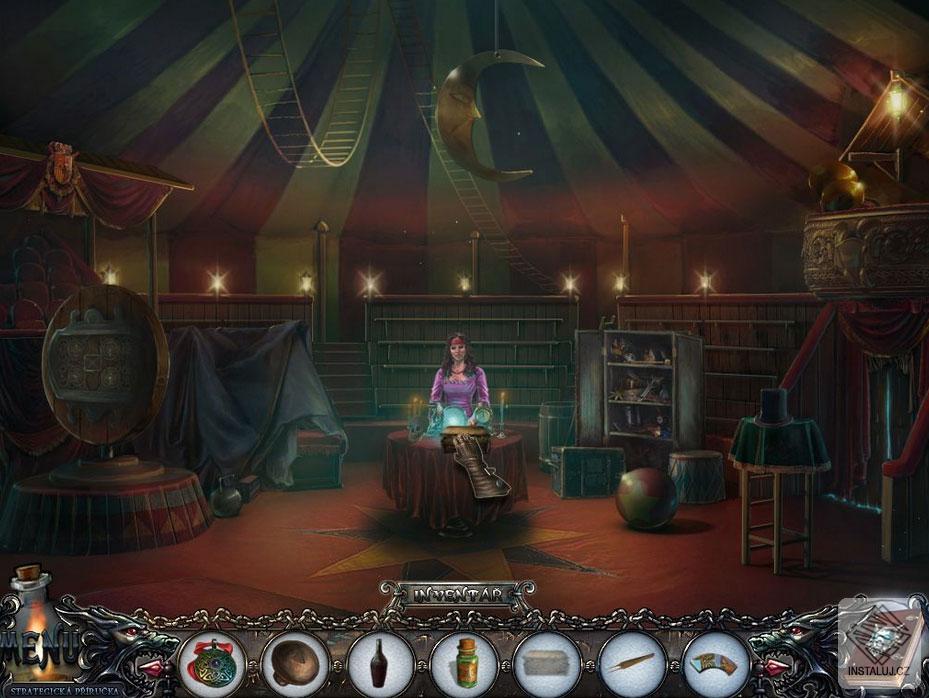The width and height of the screenshot is (929, 698).
Task: Toggle the Inventář panel label
Action: 457,594
